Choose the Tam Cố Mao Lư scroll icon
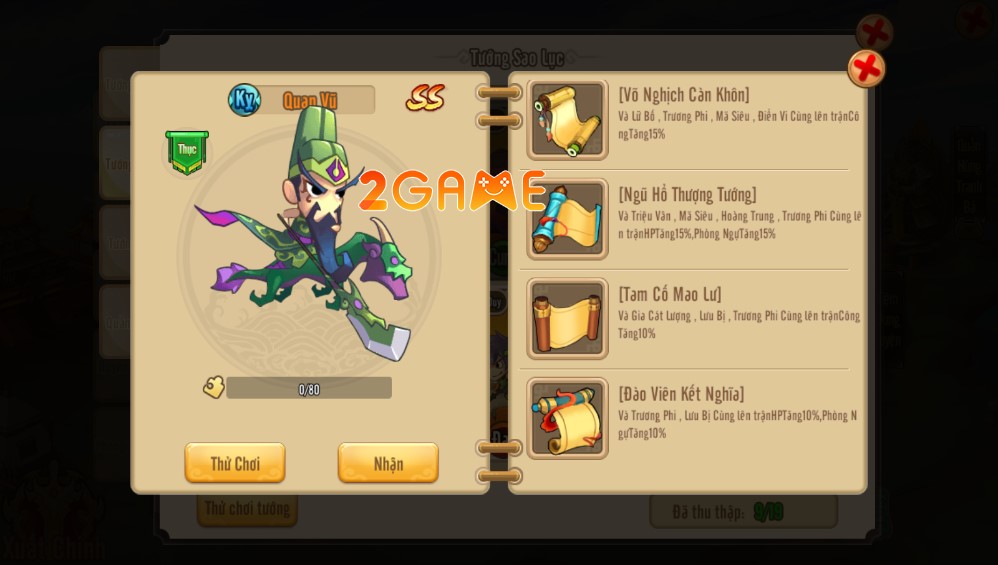The image size is (998, 565). coord(567,319)
